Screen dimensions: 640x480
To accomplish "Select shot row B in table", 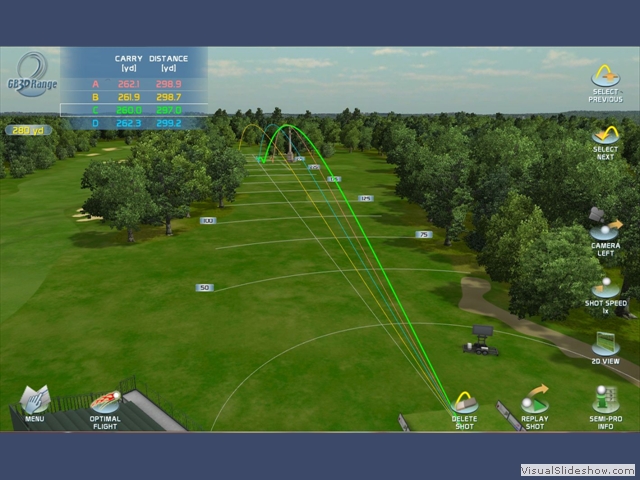I will pos(134,97).
